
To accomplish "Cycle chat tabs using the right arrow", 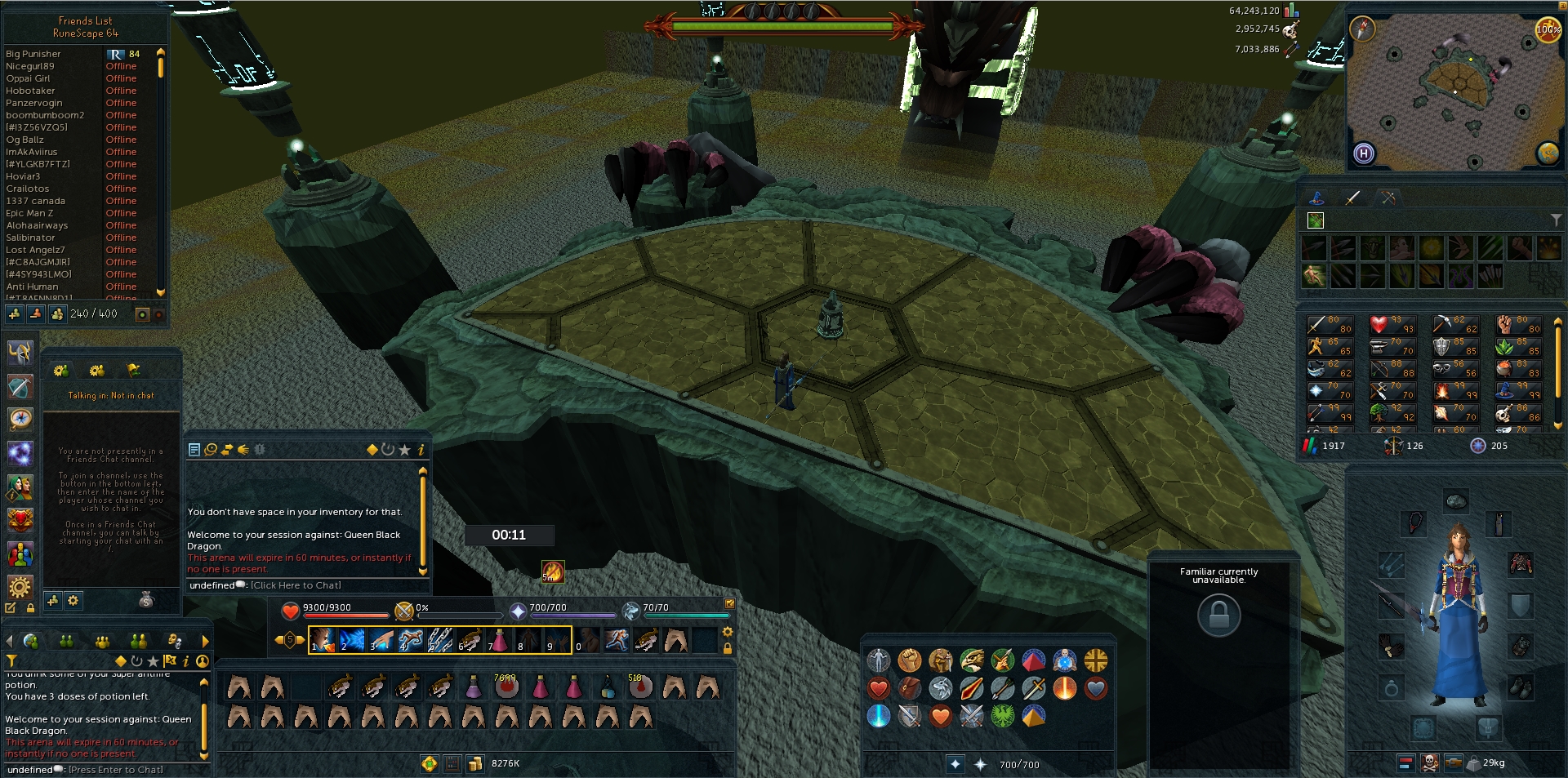I will click(x=206, y=642).
